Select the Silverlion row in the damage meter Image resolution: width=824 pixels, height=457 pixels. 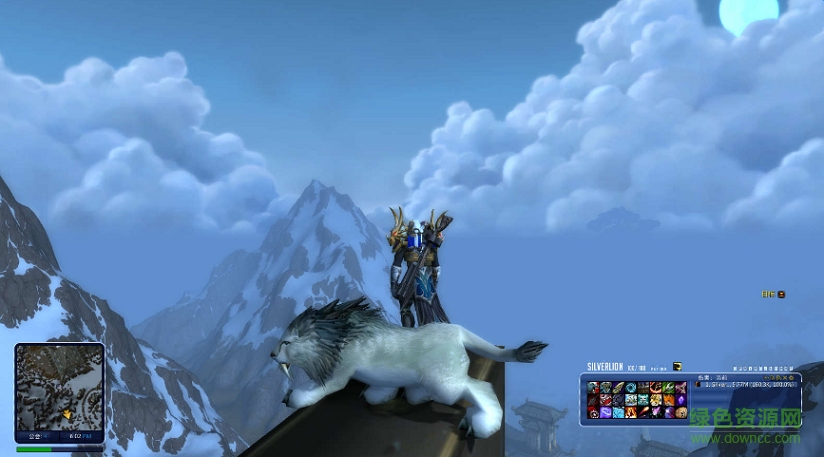click(x=745, y=385)
